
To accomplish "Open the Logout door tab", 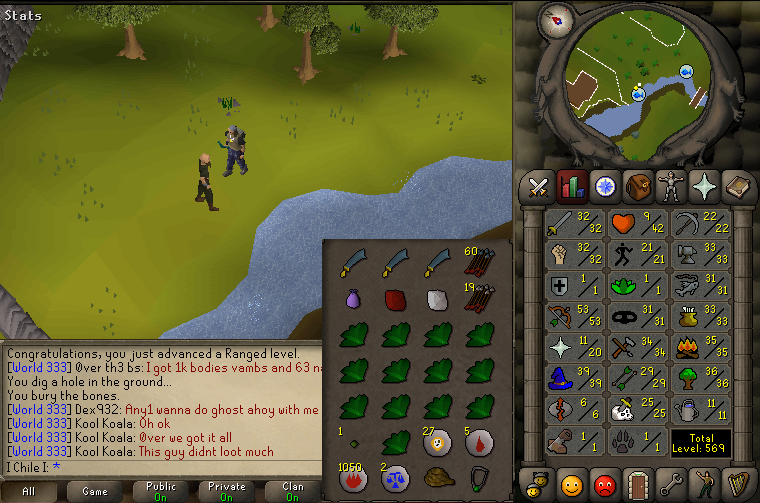I will click(638, 483).
